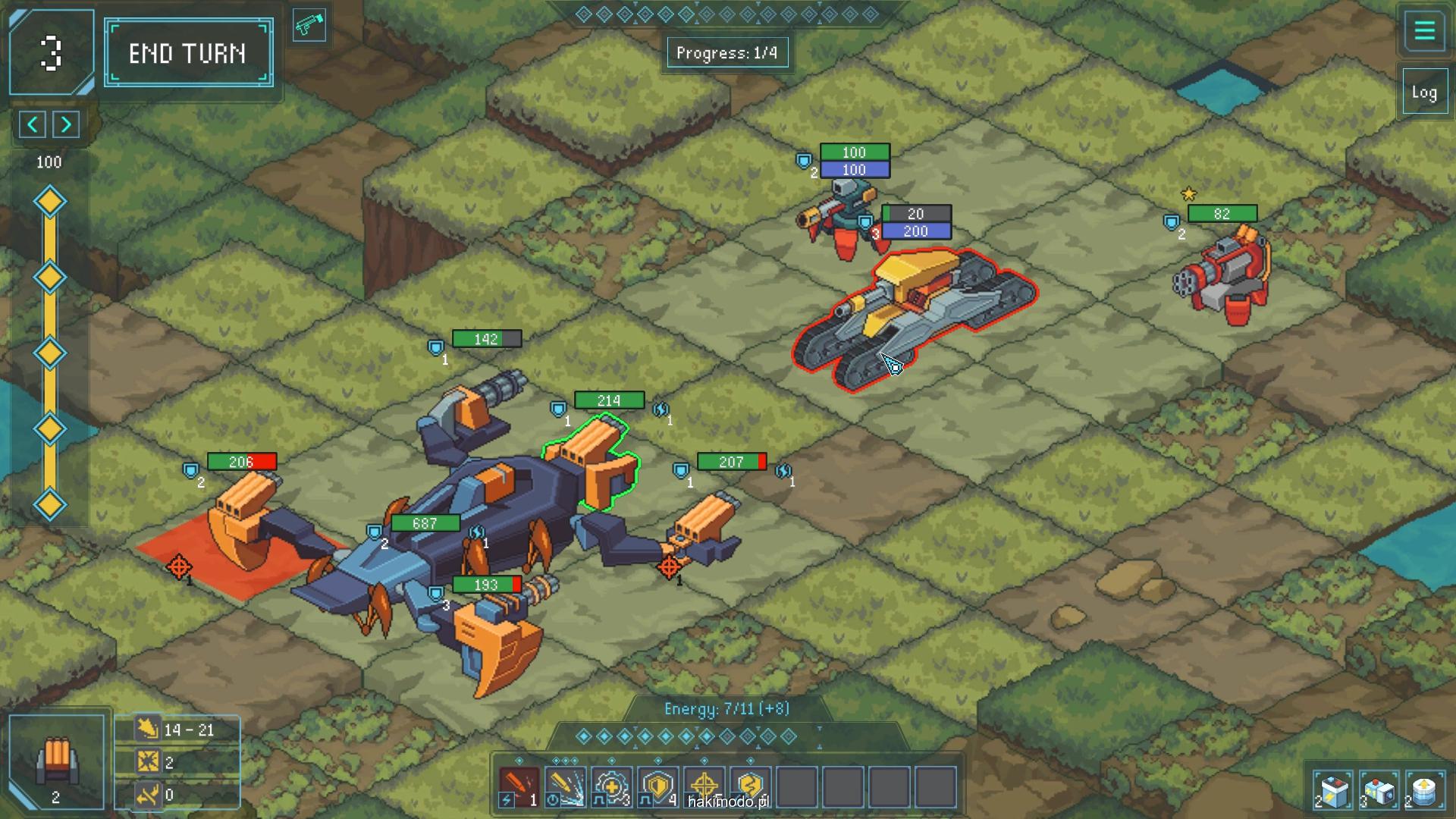Use the twin cube module item
The image size is (1456, 819).
(x=1379, y=791)
